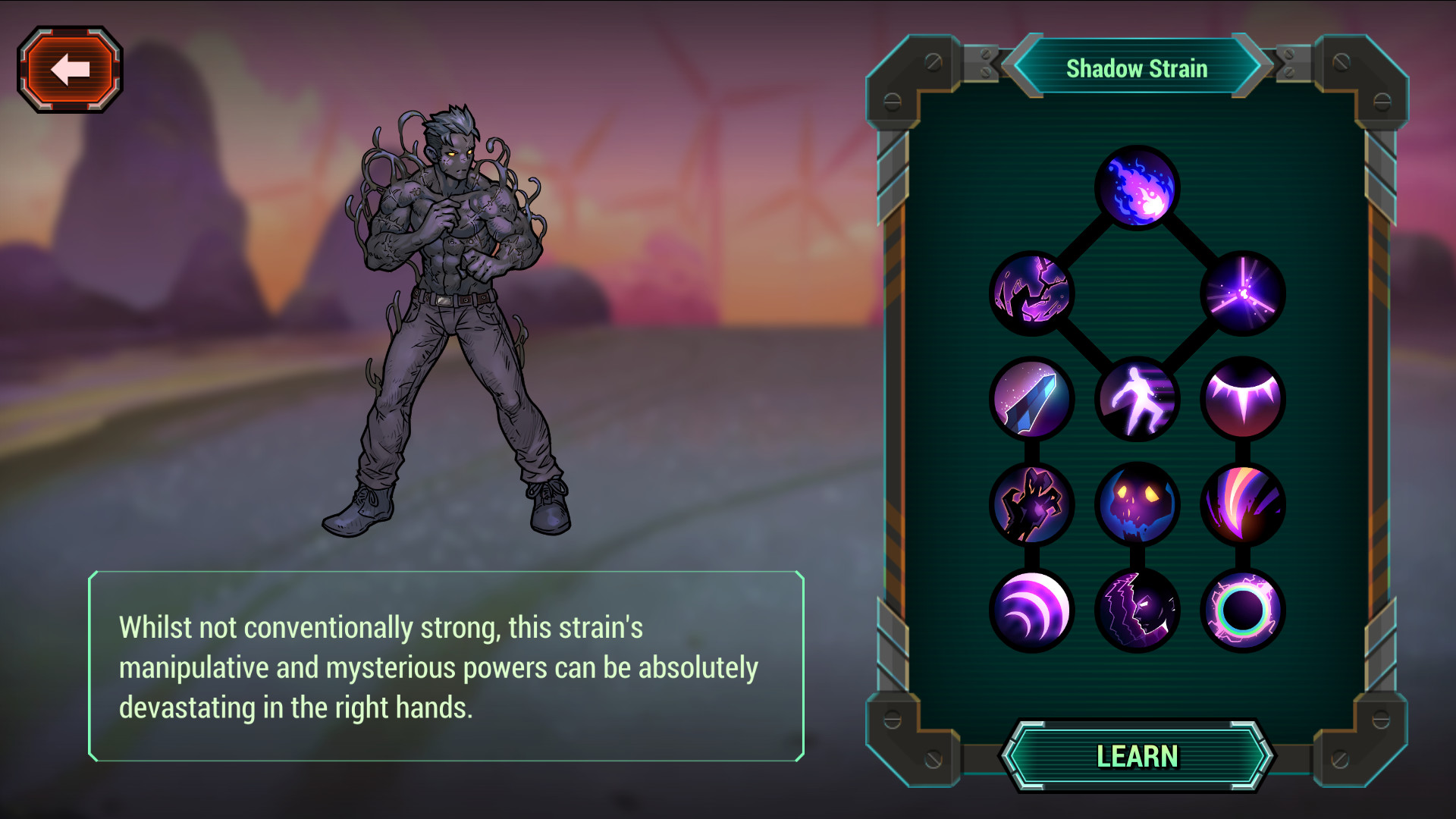This screenshot has height=819, width=1456.
Task: Select the dark clawed hand skill
Action: tap(1031, 504)
